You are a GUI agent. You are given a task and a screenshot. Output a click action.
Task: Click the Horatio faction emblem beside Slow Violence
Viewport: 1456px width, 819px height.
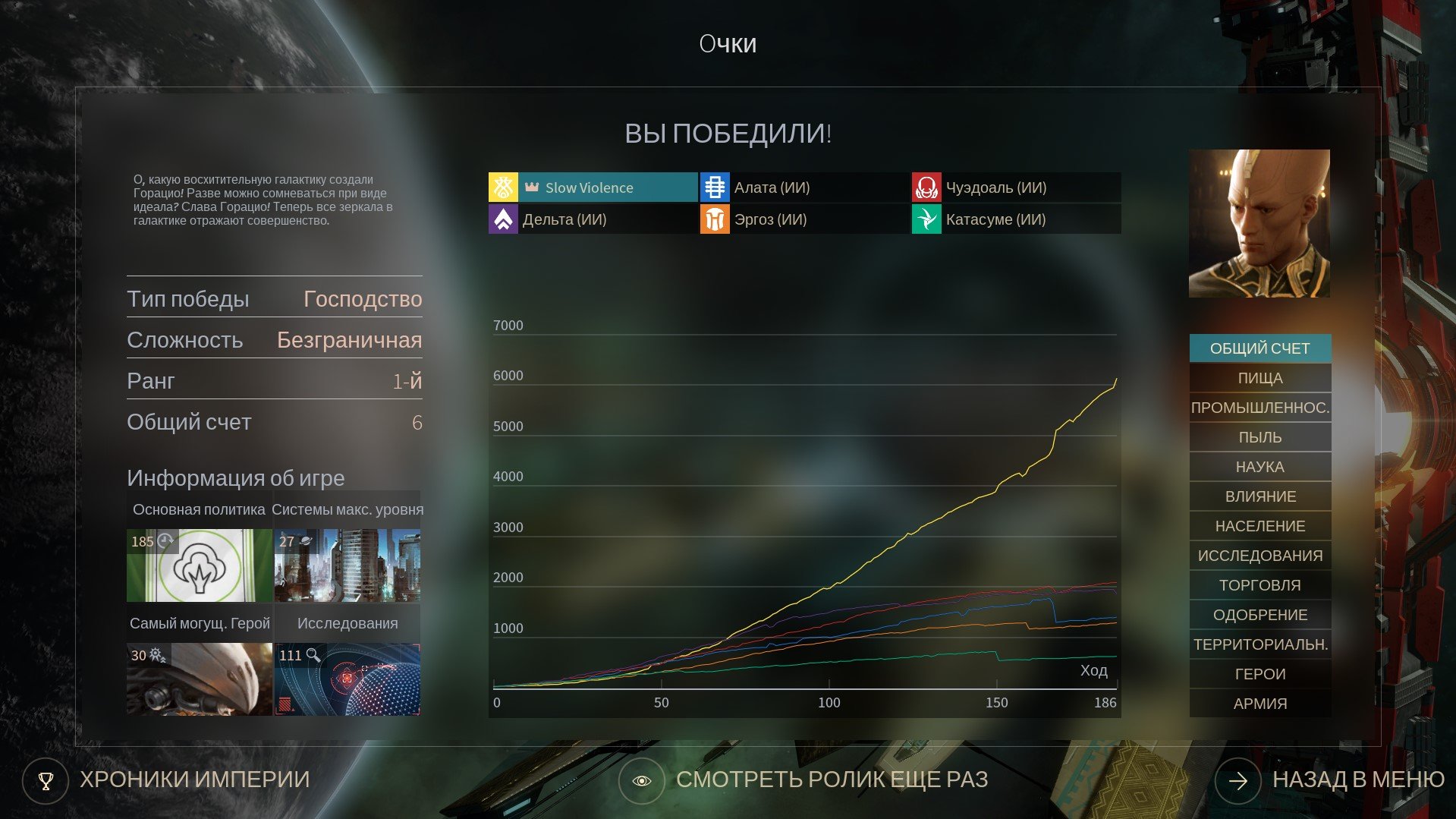[x=504, y=187]
